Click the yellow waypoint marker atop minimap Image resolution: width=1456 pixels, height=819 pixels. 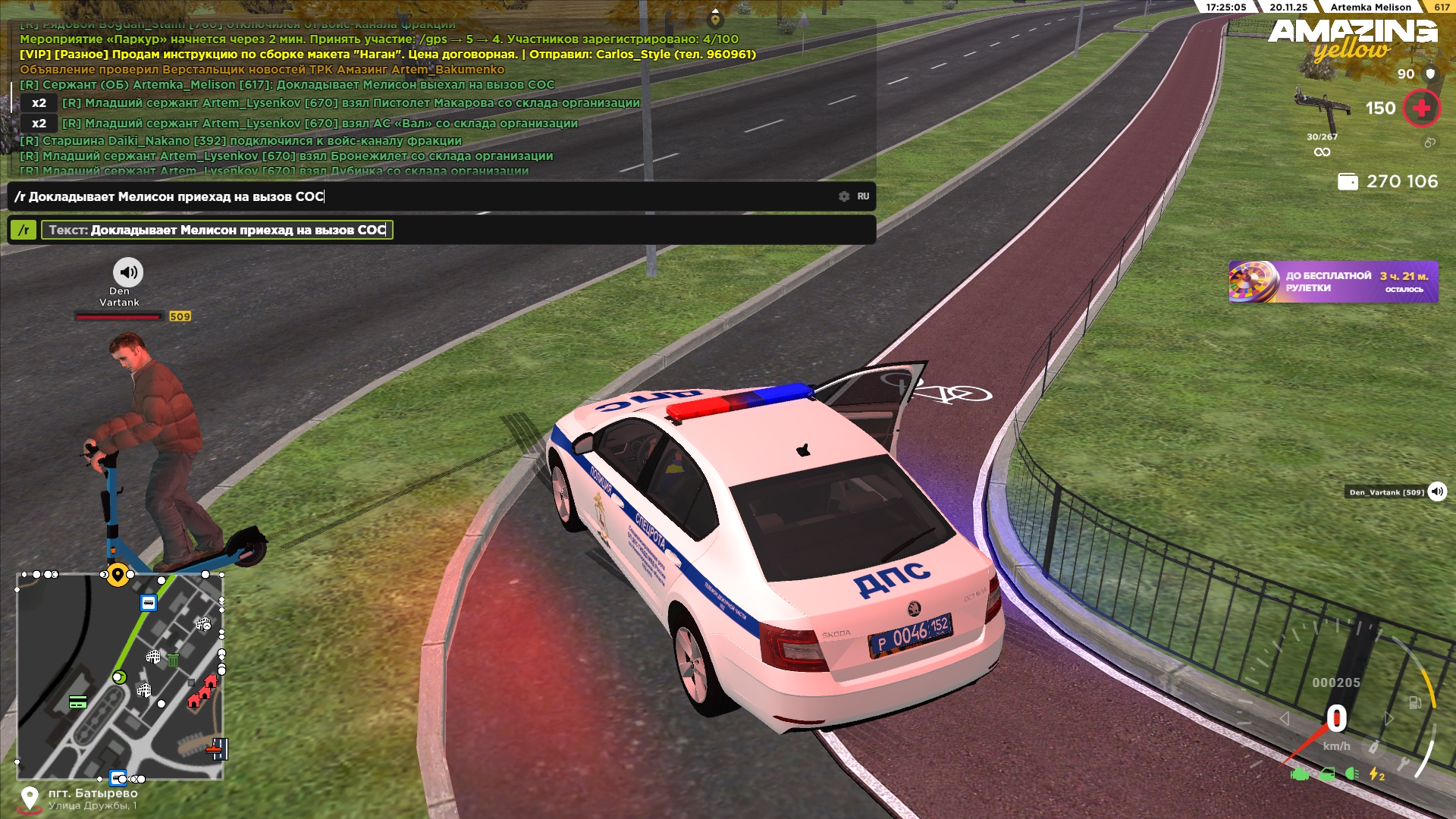117,574
